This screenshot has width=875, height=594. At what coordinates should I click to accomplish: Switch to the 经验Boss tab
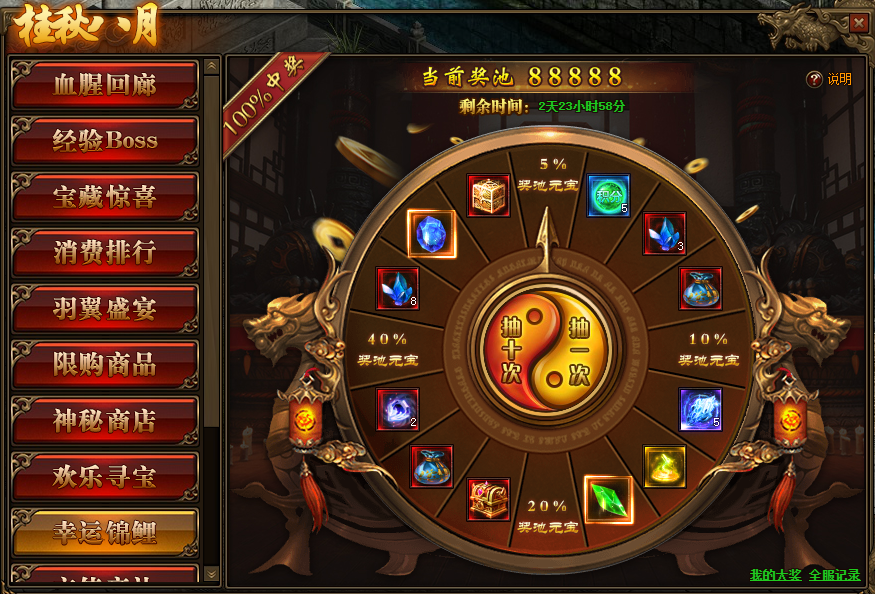105,140
